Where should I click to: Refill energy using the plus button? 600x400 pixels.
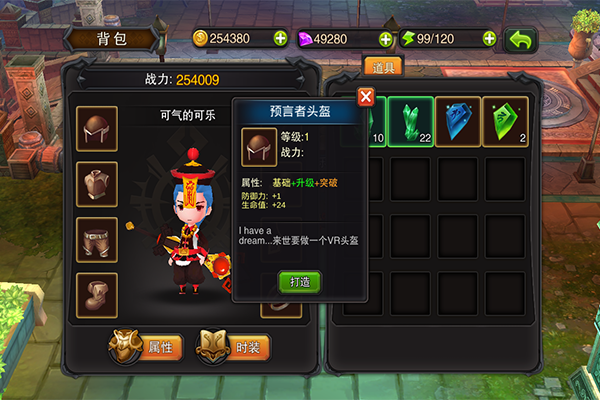coord(489,39)
